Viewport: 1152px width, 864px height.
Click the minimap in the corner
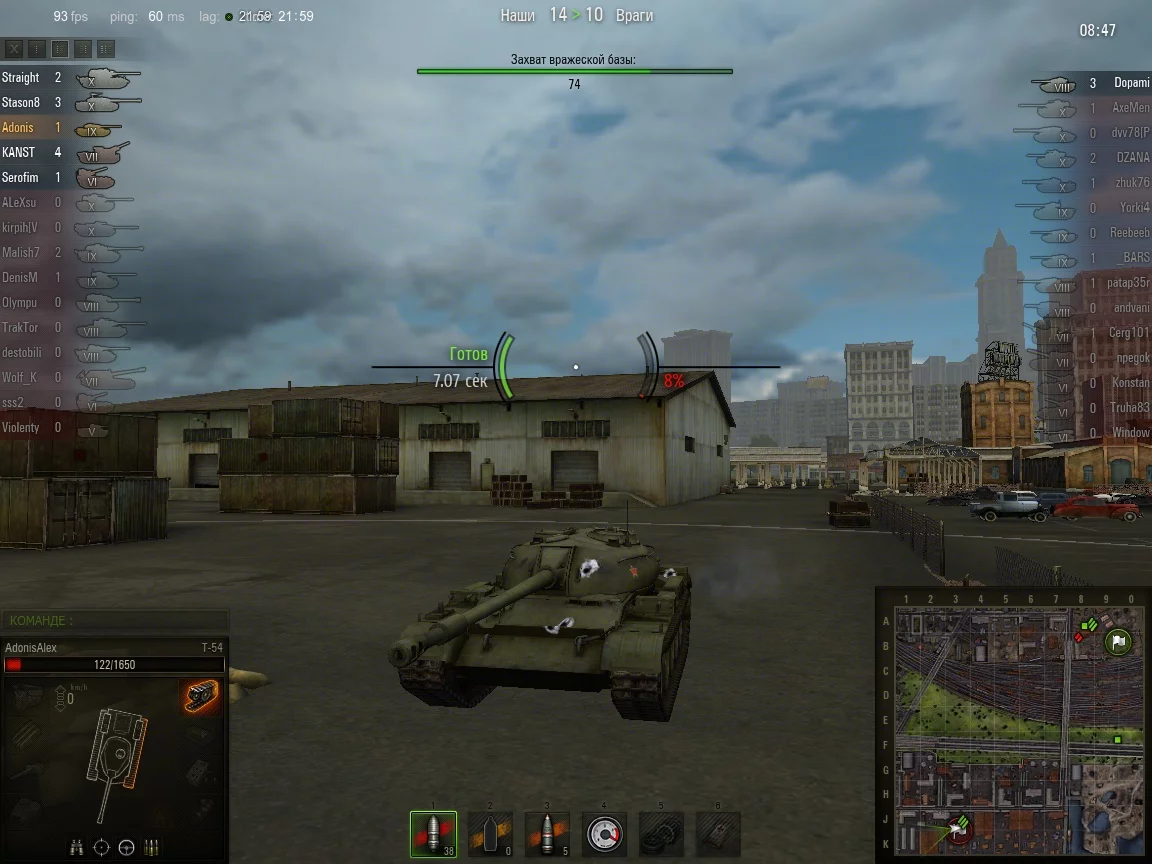tap(1013, 726)
